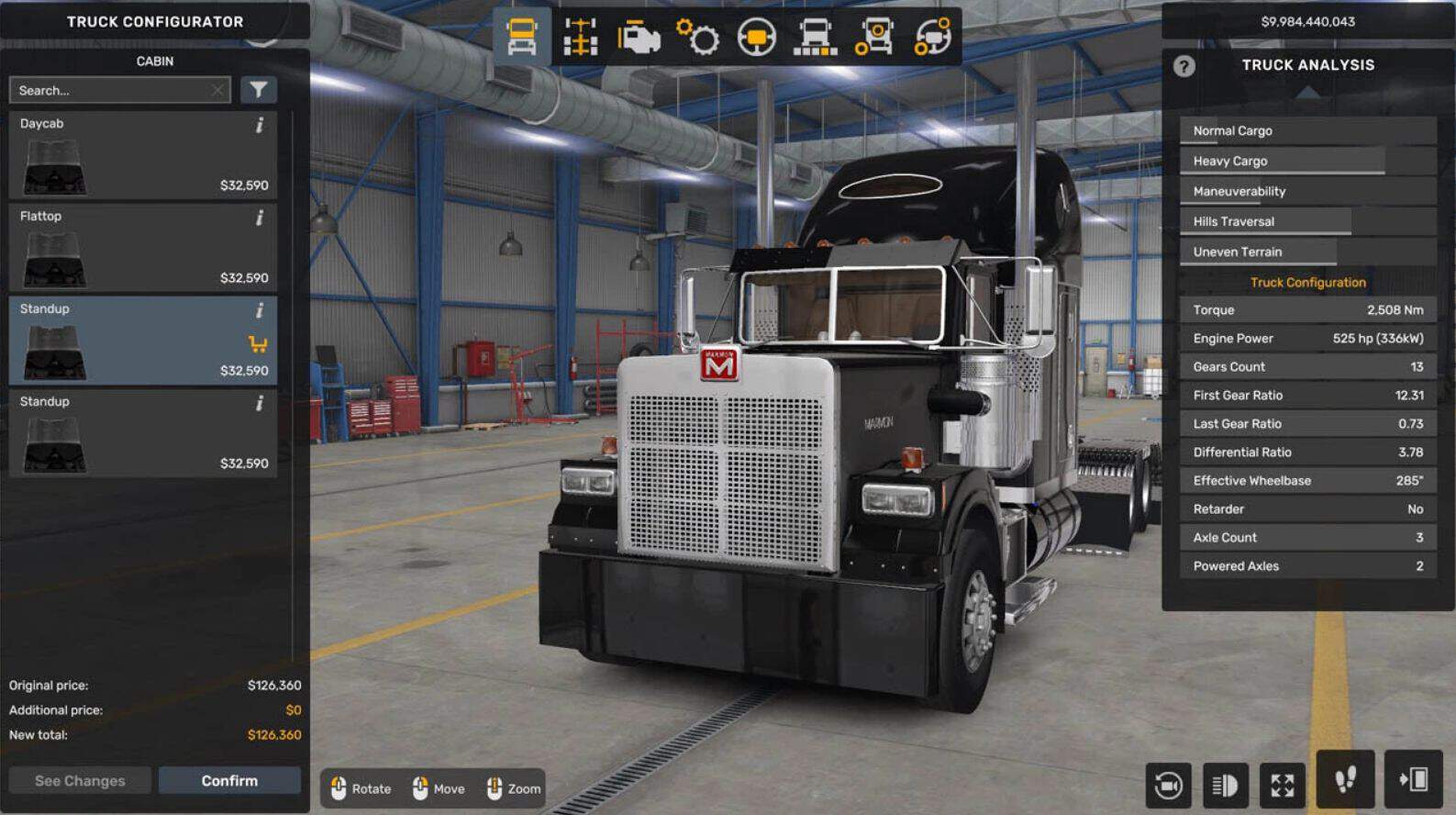
Task: Open the Truck Analysis help question mark
Action: pyautogui.click(x=1184, y=66)
